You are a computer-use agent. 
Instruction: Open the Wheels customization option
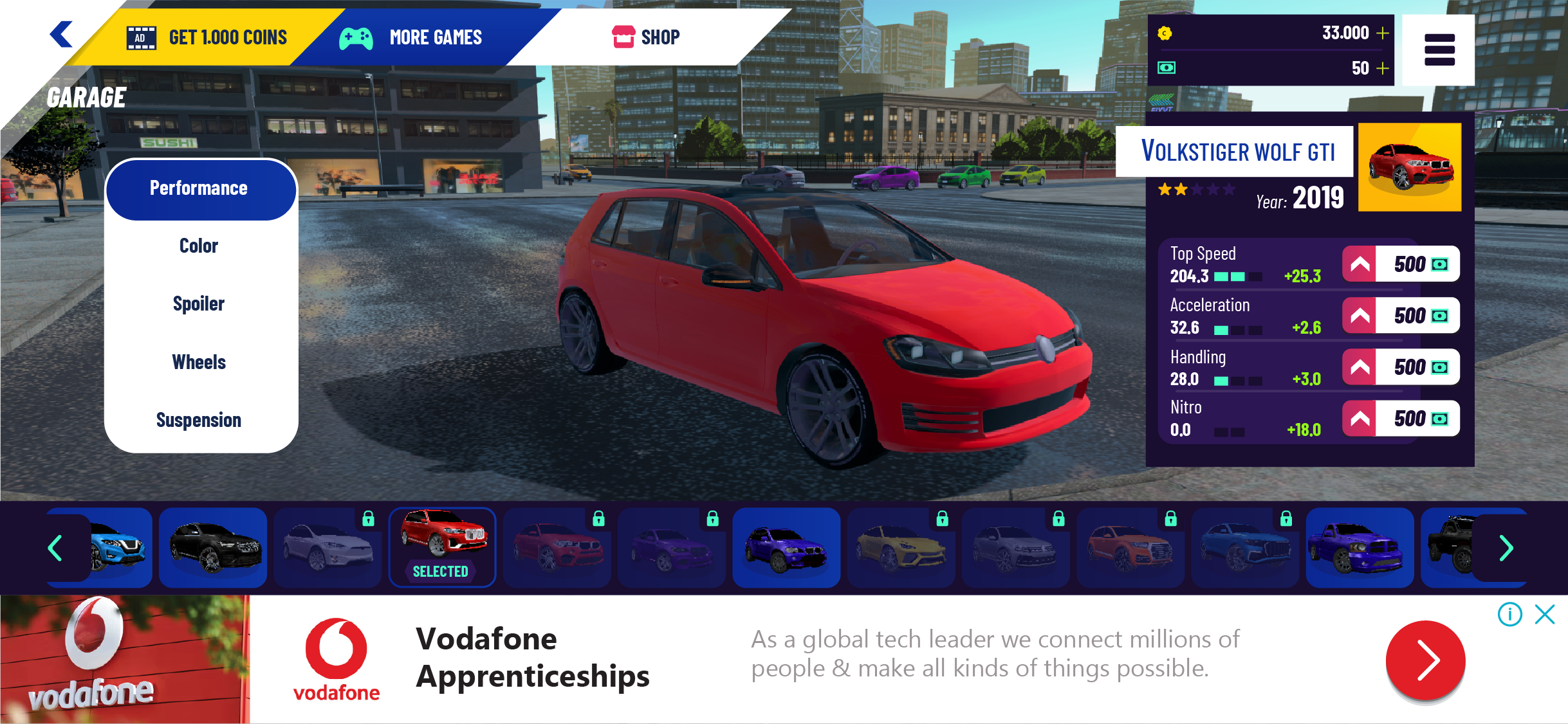click(199, 361)
